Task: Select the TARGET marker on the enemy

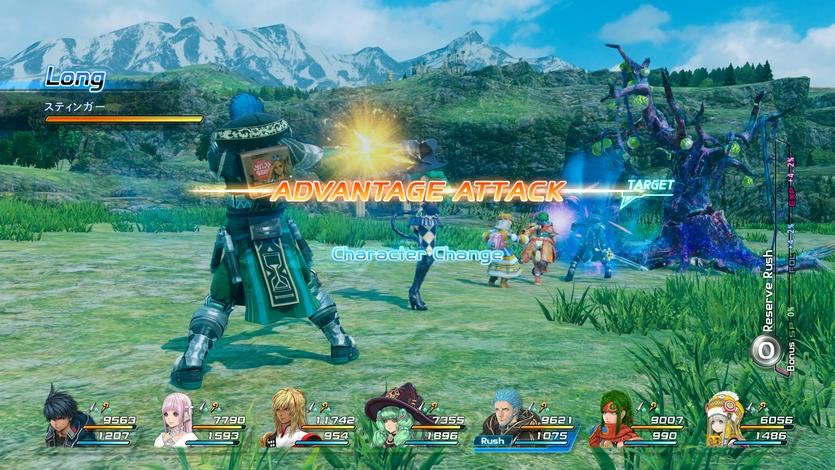Action: 650,186
